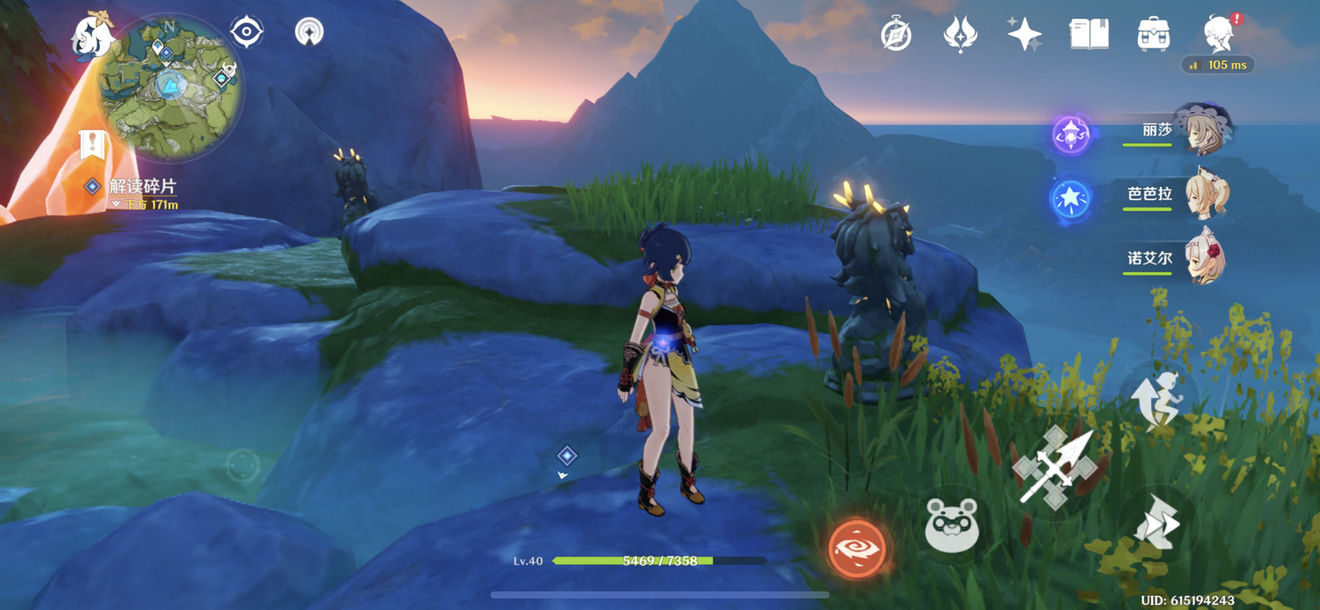
Task: Tap the jump button
Action: (x=1157, y=398)
